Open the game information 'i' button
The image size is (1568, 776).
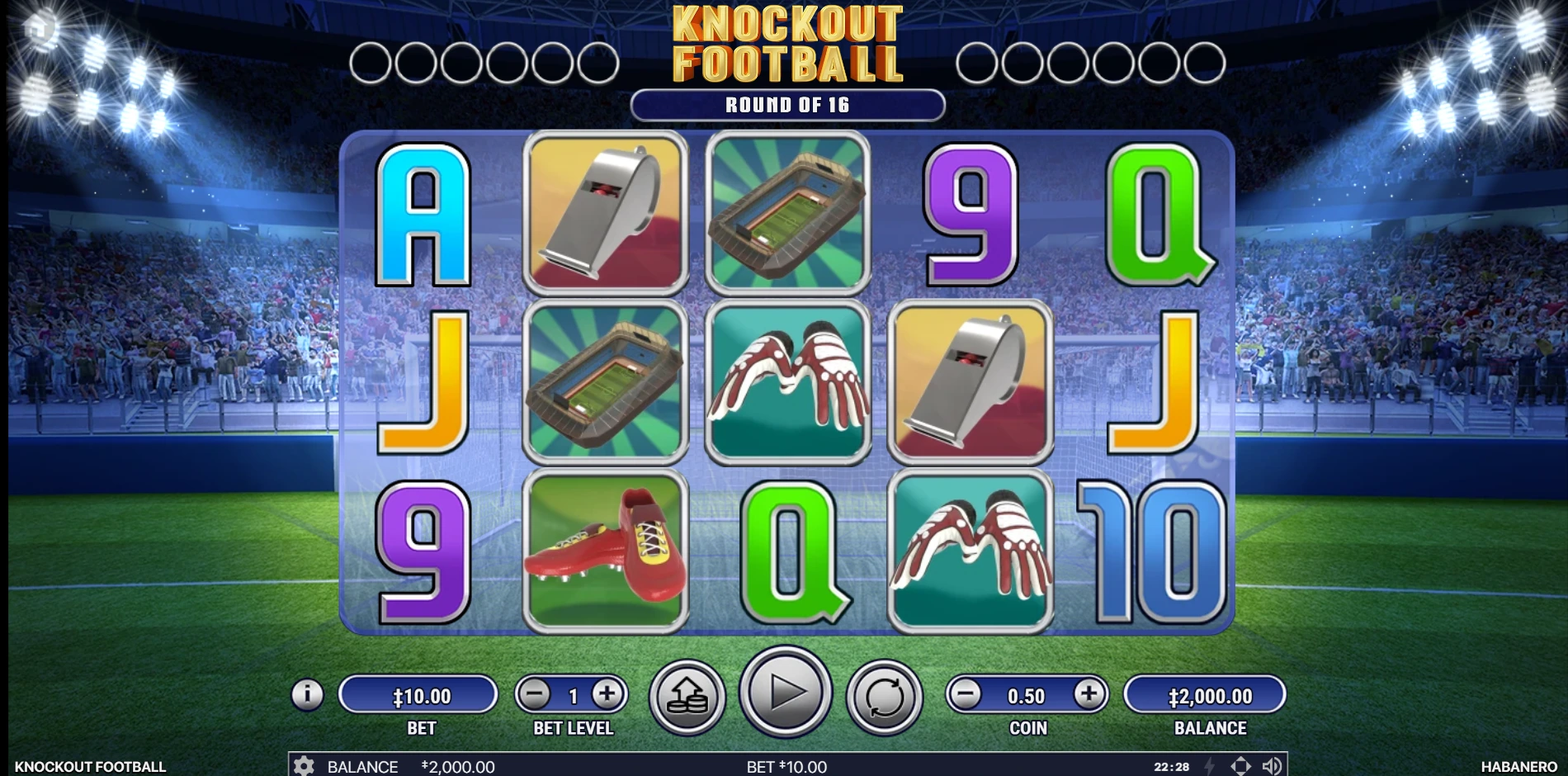point(306,694)
